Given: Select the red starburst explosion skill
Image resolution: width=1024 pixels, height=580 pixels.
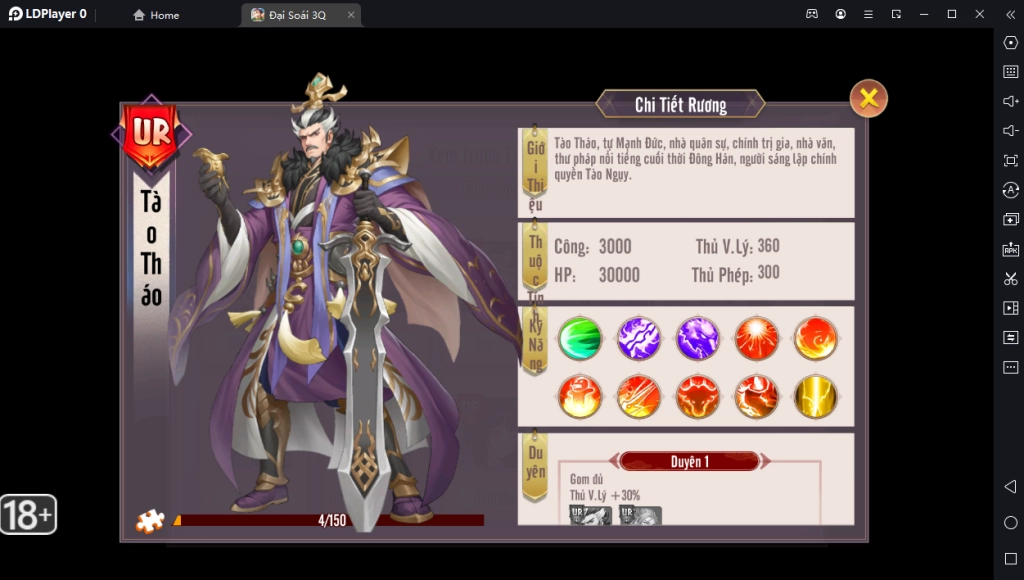Looking at the screenshot, I should [x=756, y=338].
